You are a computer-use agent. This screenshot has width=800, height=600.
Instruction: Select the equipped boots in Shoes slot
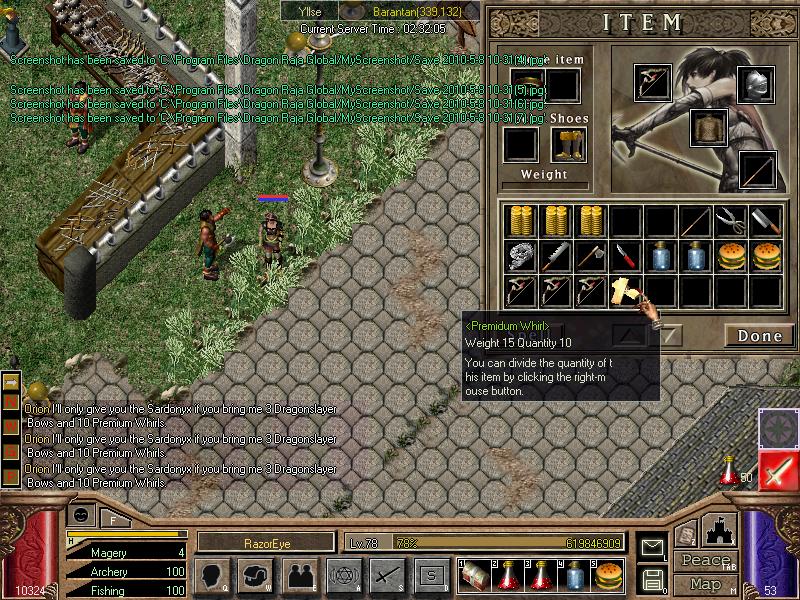pos(568,145)
